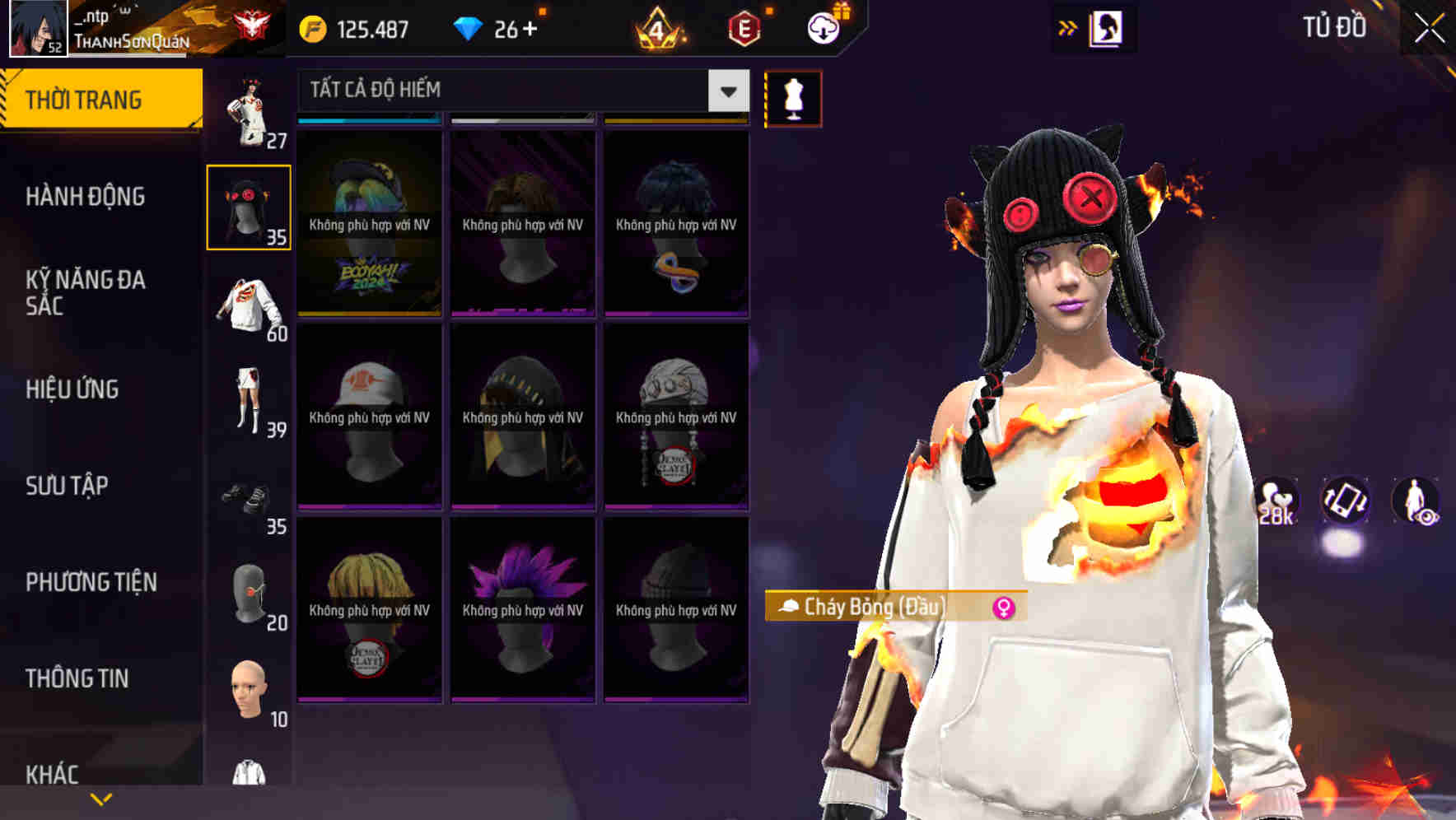Click the 28k likes heart icon
Viewport: 1456px width, 820px height.
(1274, 500)
